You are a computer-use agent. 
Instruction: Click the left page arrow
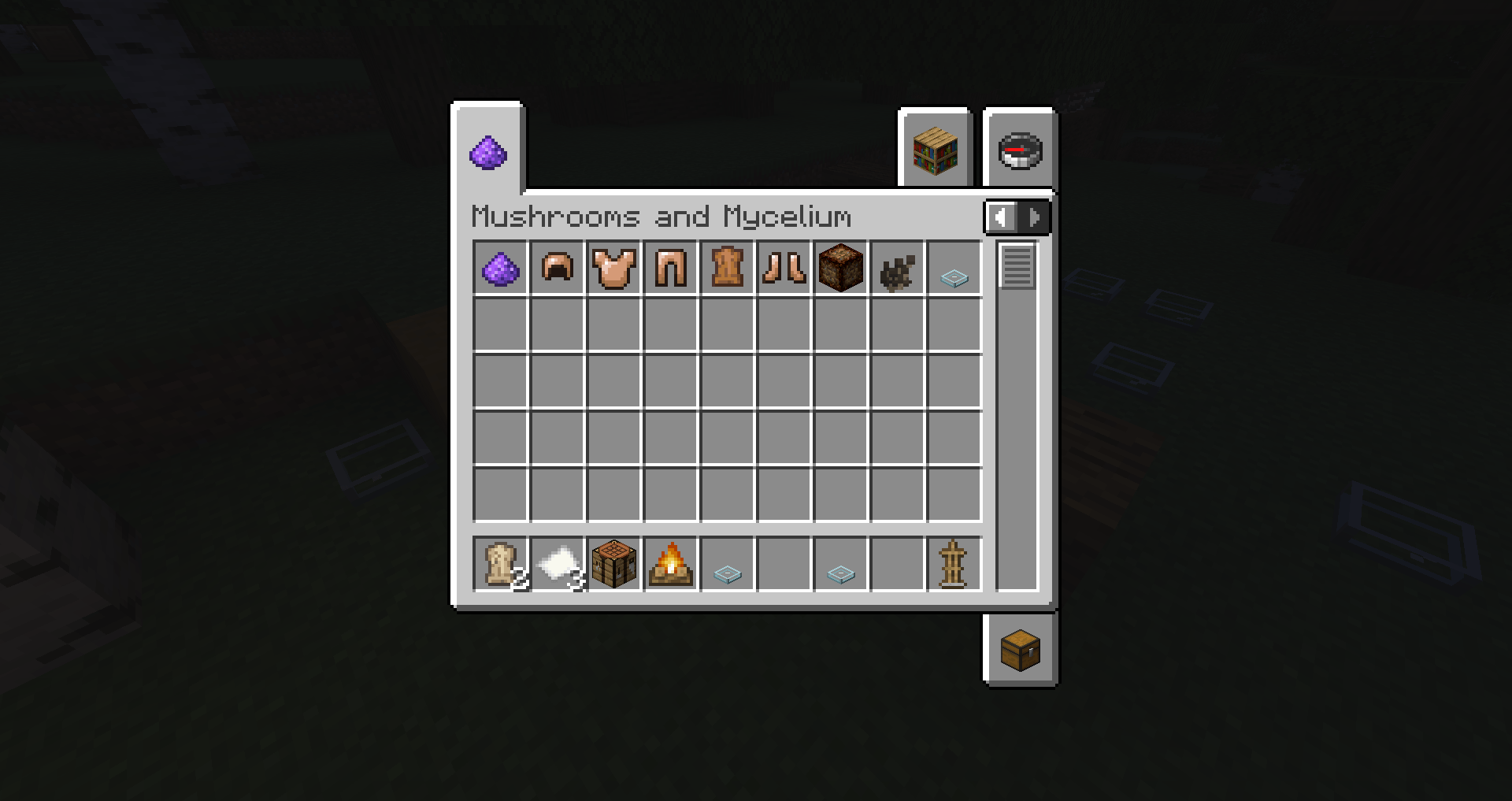(1001, 217)
